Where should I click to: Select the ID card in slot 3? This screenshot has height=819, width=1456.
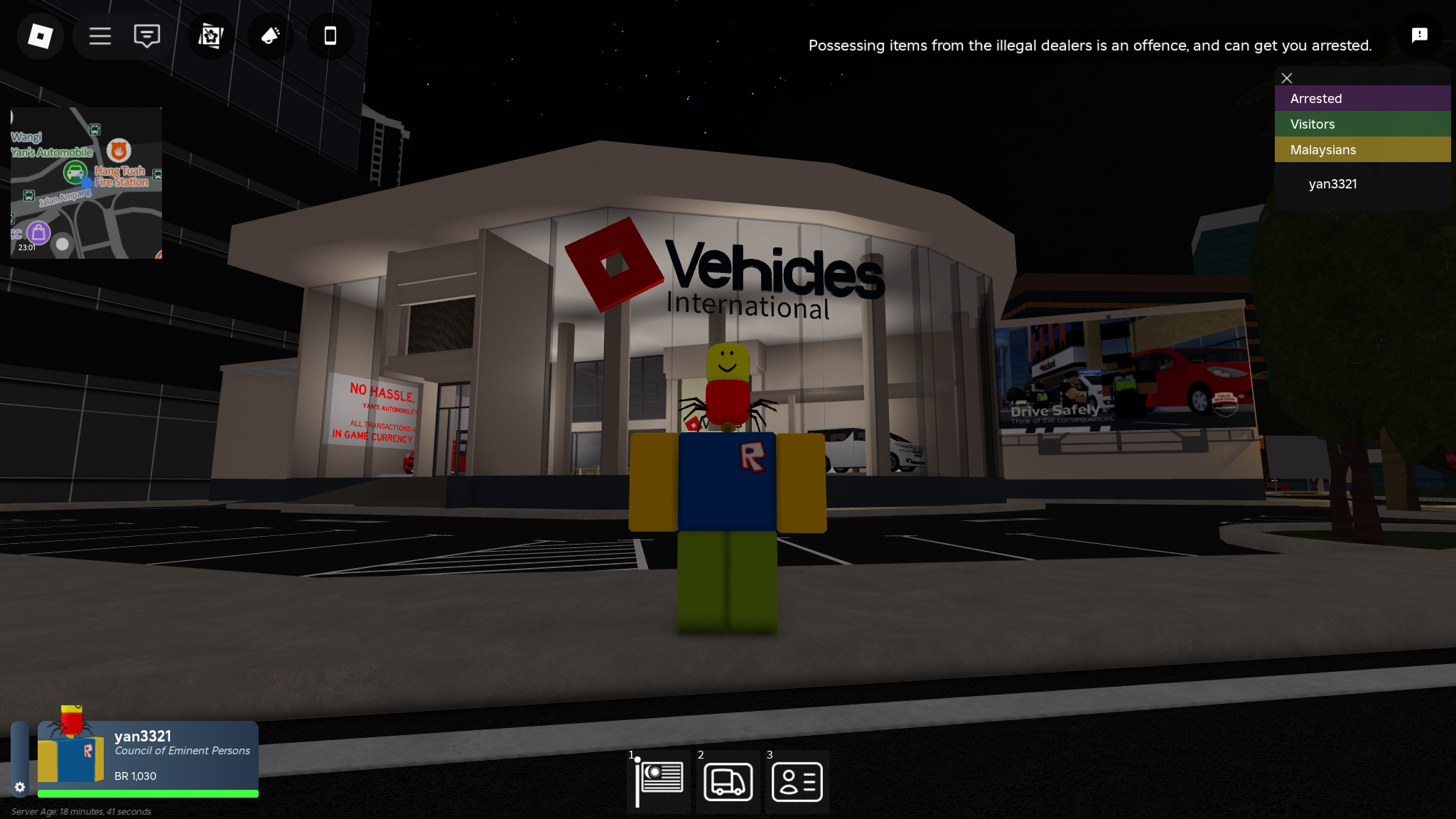[797, 781]
